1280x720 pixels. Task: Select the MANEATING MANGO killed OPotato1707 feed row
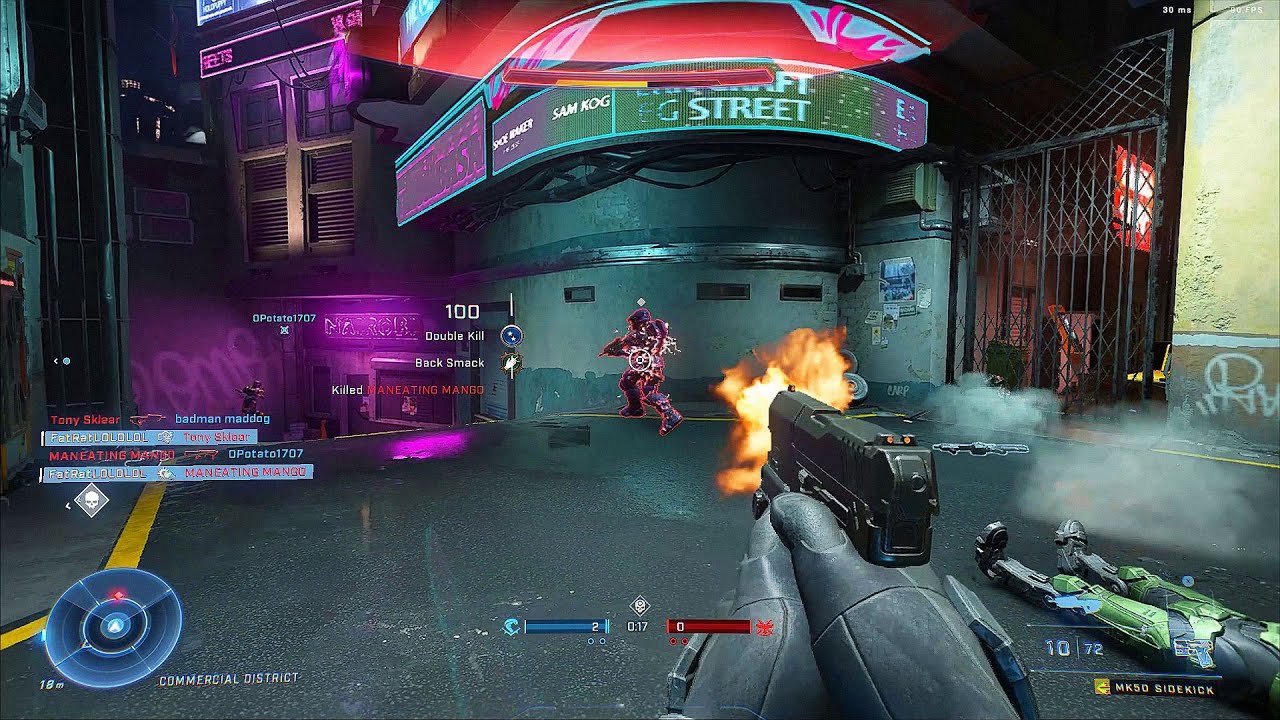click(x=175, y=454)
